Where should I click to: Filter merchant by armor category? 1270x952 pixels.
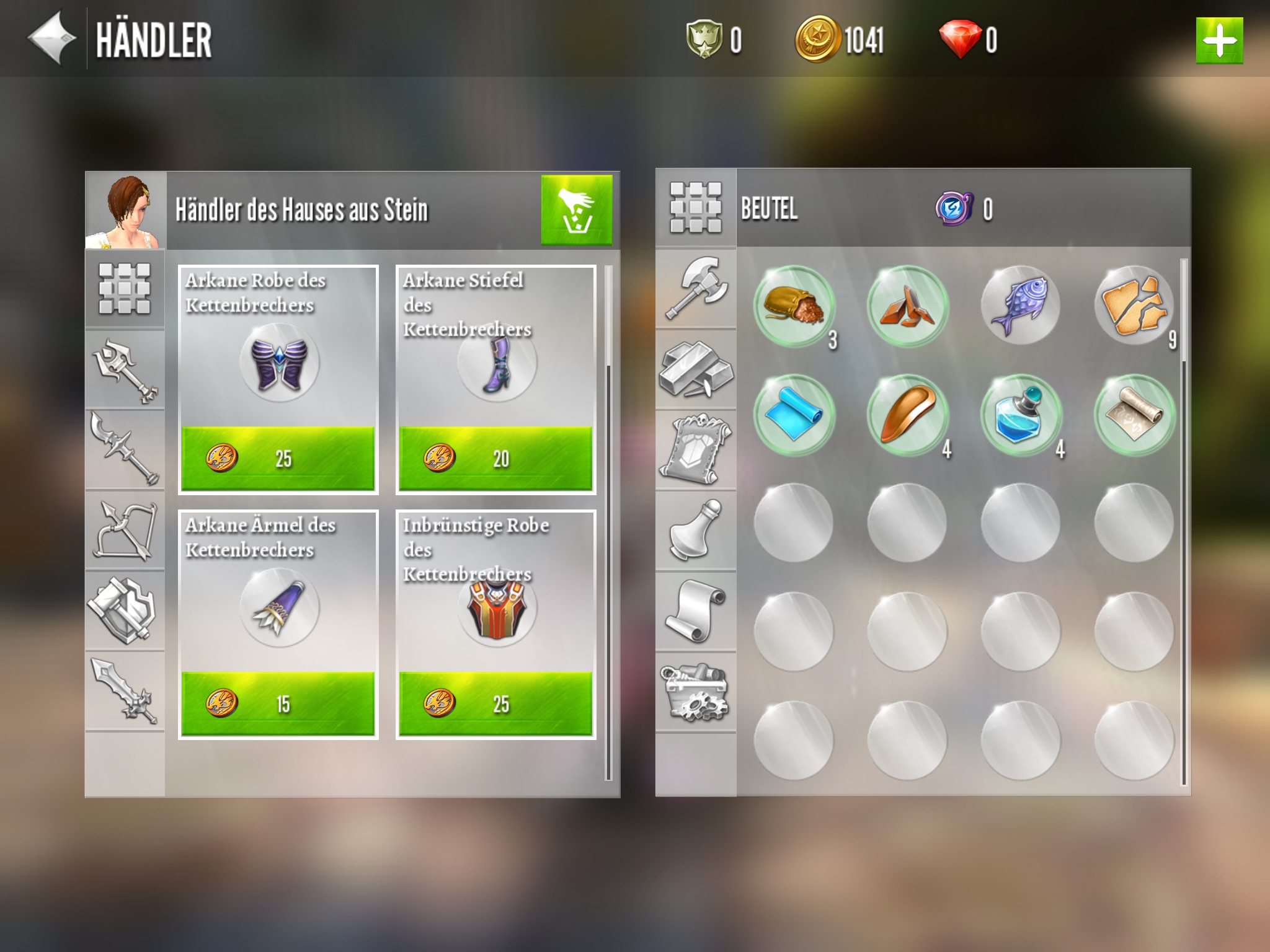(x=125, y=611)
